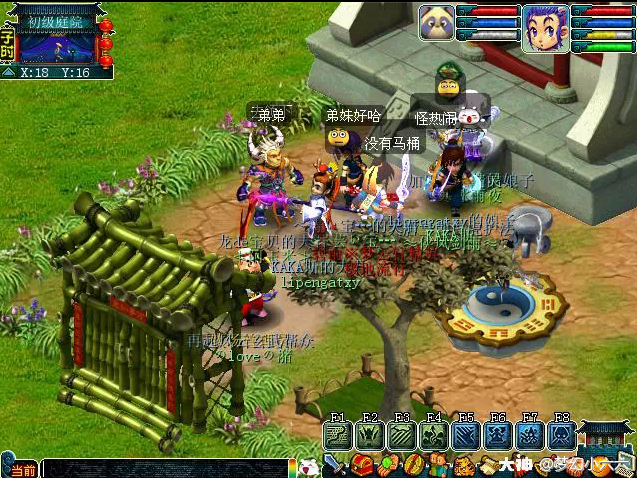Viewport: 637px width, 478px height.
Task: Open the night-scene minimap thumbnail
Action: (57, 47)
